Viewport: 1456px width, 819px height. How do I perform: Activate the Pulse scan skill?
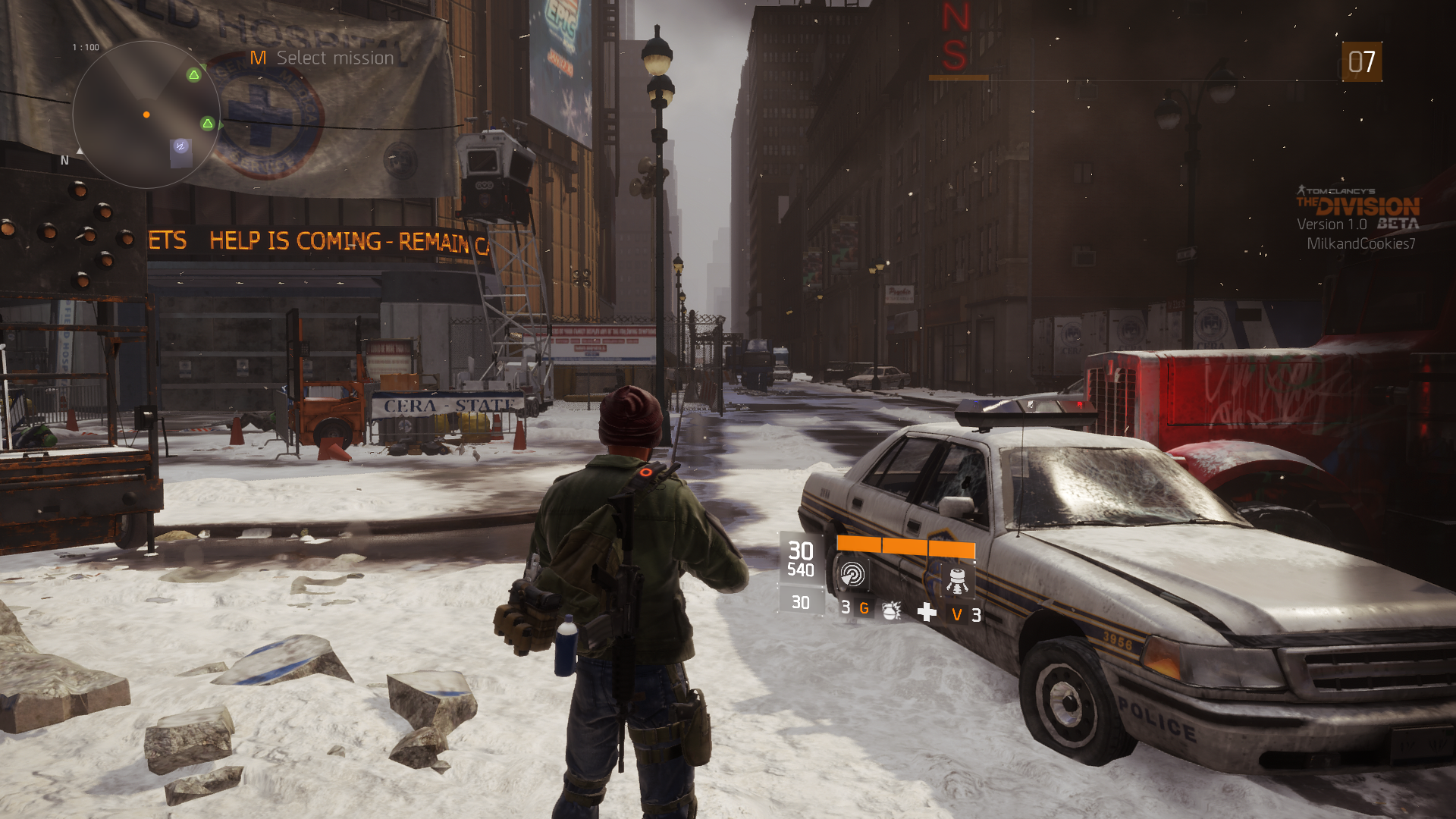(852, 575)
